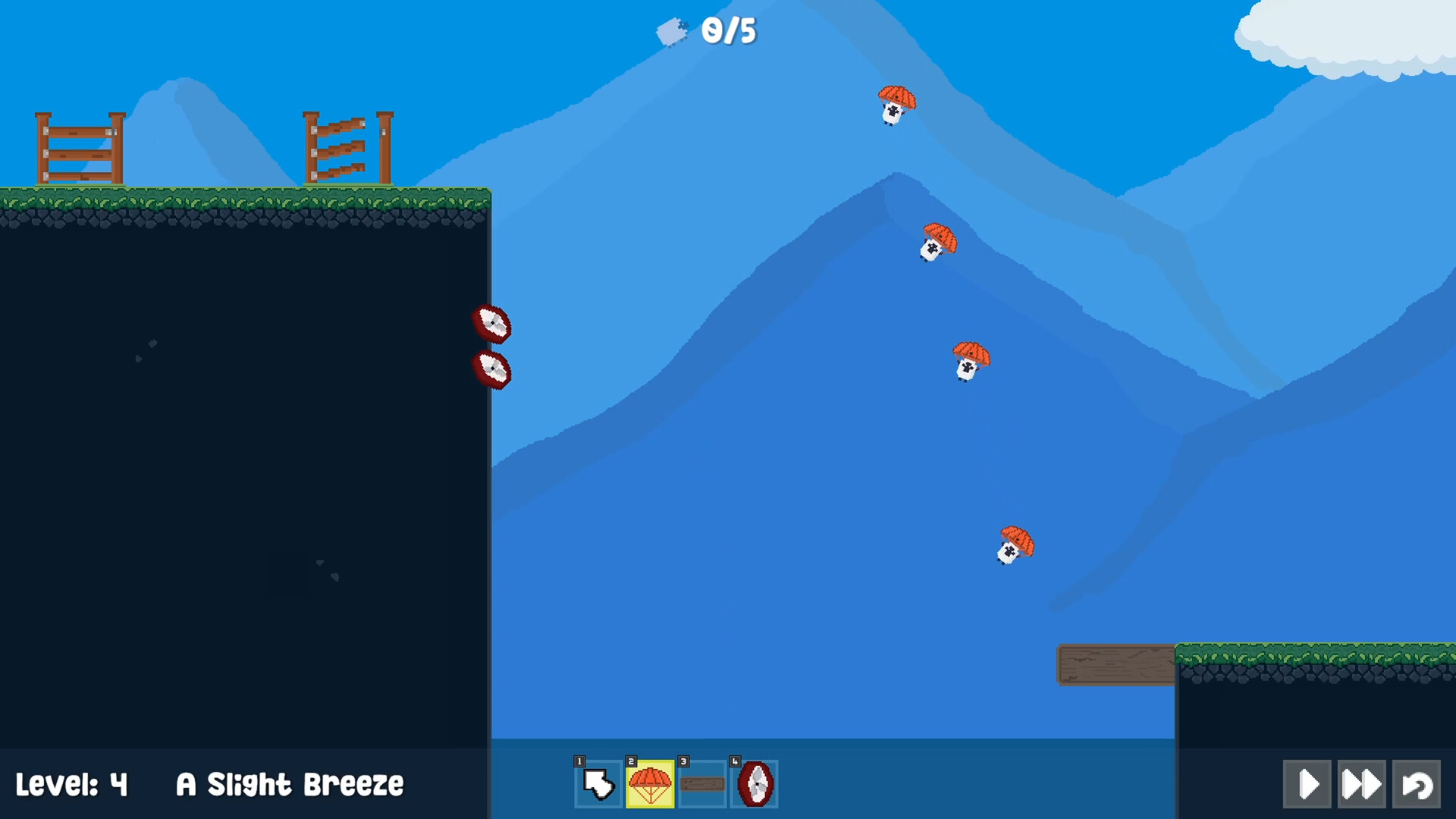Click the sheep icon beside the 0/5 counter
Image resolution: width=1456 pixels, height=819 pixels.
(x=672, y=32)
